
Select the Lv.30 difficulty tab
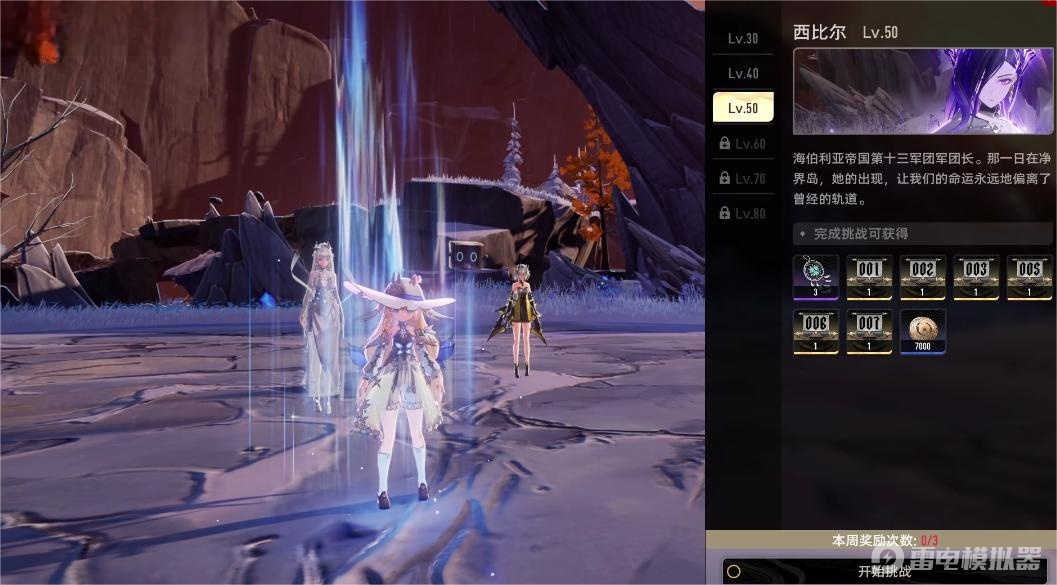point(742,39)
